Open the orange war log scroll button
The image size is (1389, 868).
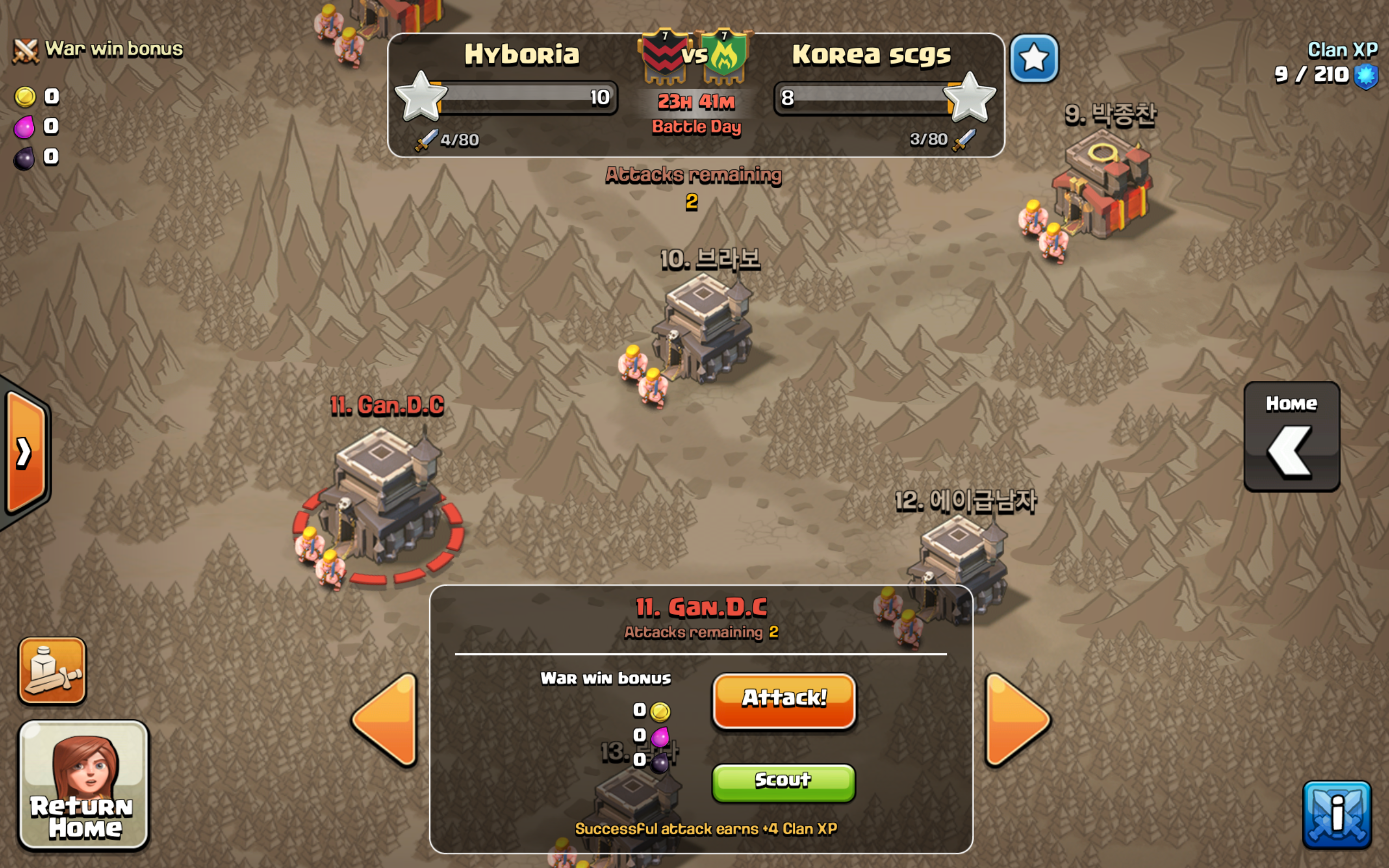[52, 671]
